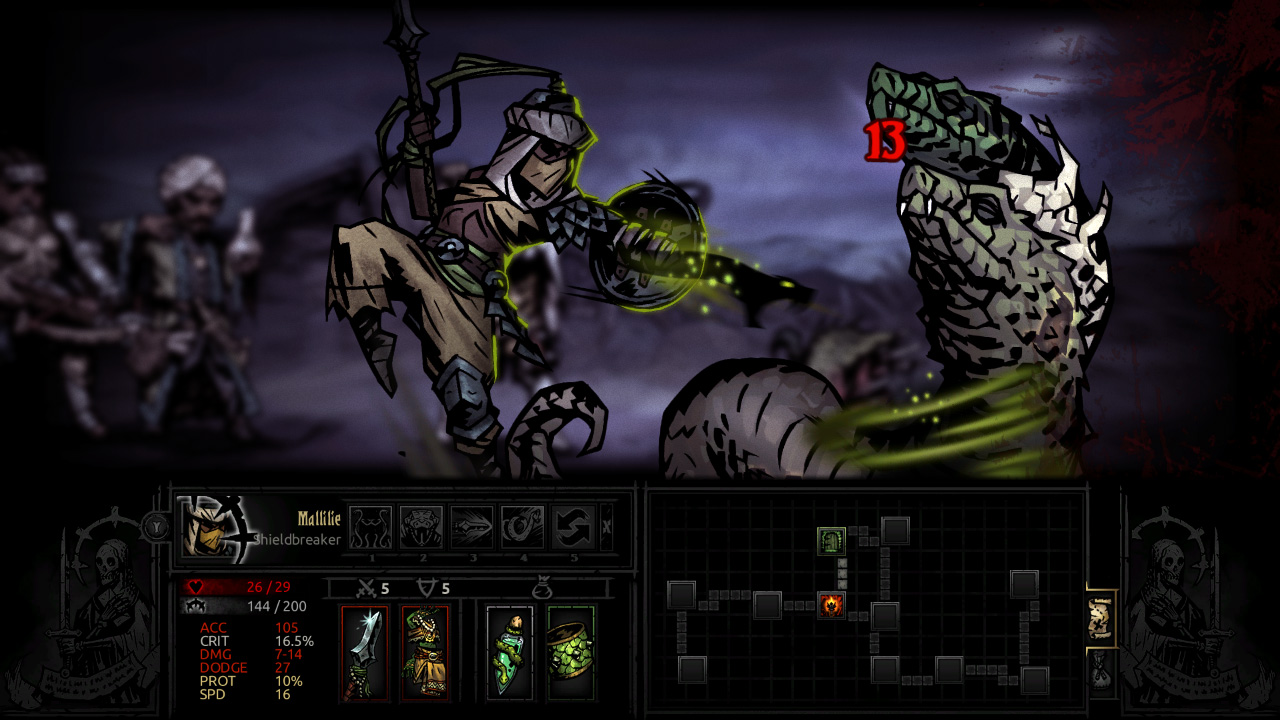Select the snake-head Adder's Kiss skill
The height and width of the screenshot is (720, 1280).
pos(422,527)
